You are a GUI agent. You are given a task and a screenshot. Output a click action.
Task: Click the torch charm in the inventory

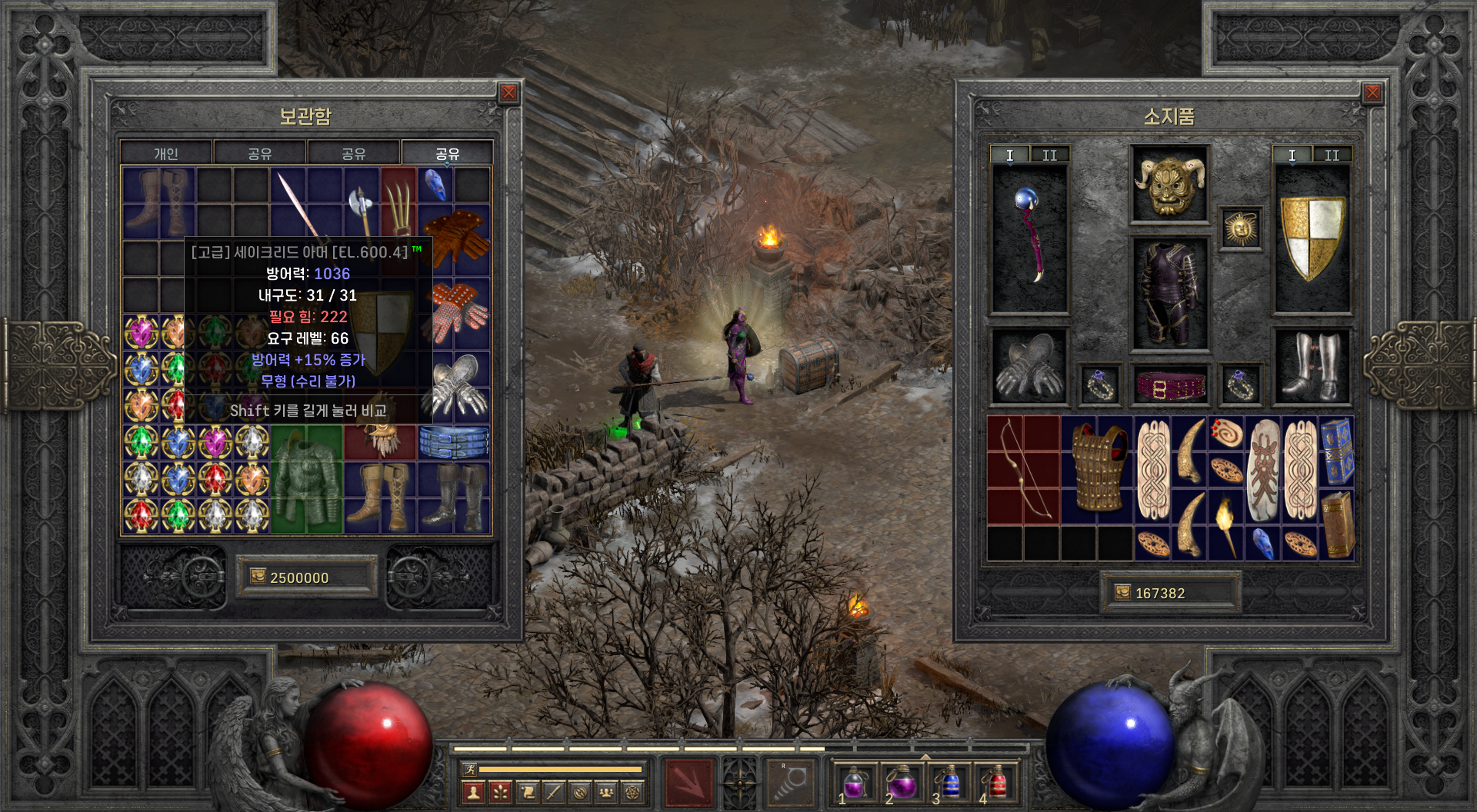[1226, 527]
